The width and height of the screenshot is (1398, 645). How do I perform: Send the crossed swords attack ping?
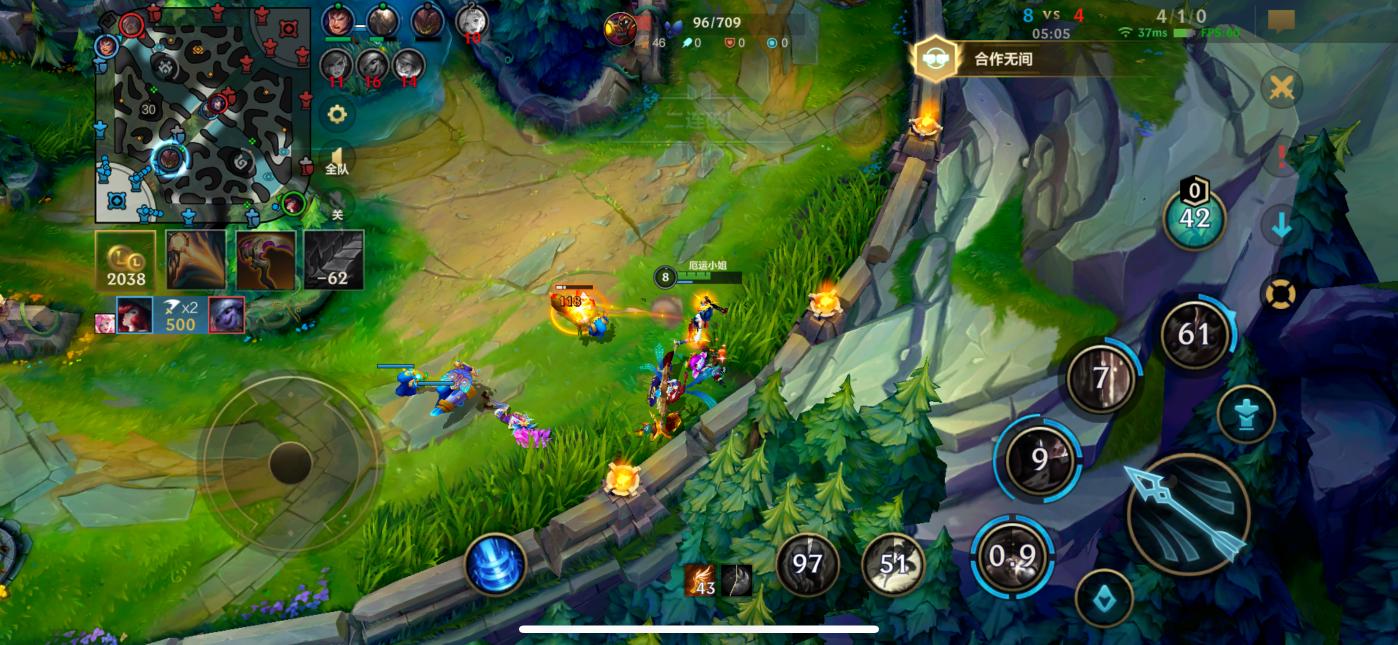coord(1280,88)
